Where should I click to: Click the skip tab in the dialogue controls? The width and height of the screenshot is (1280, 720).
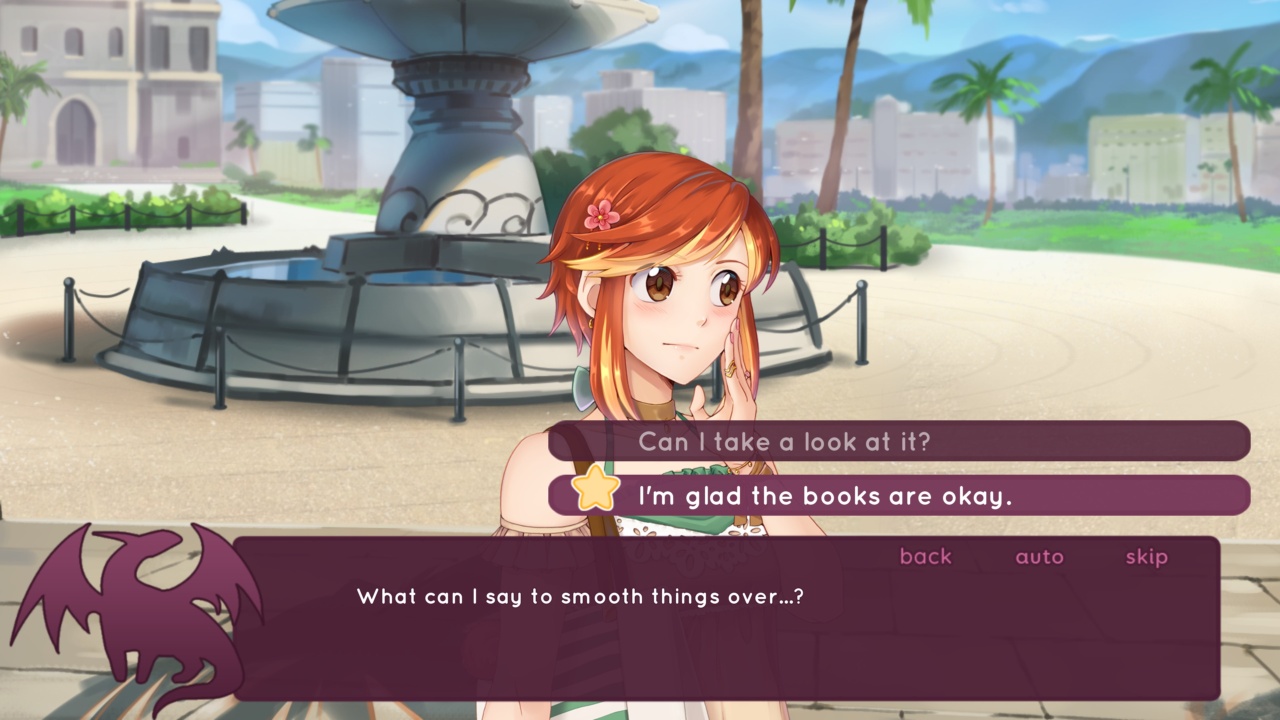tap(1146, 557)
